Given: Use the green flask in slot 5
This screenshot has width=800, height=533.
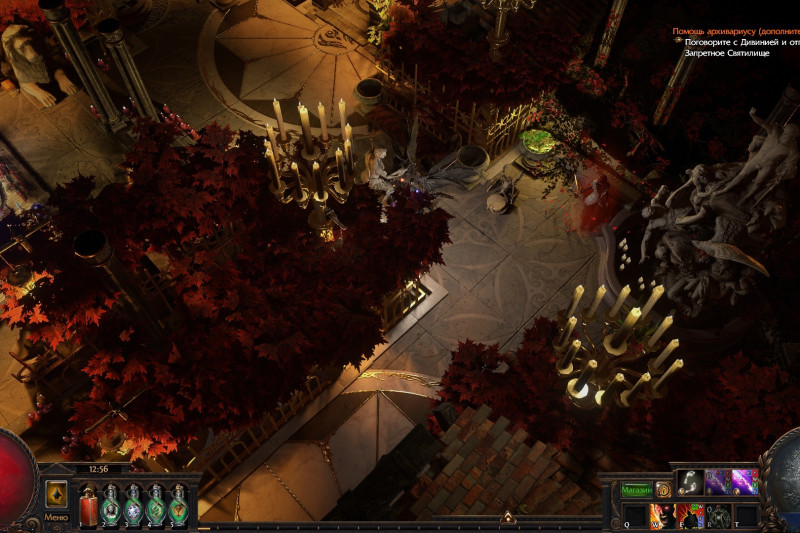Looking at the screenshot, I should point(178,505).
